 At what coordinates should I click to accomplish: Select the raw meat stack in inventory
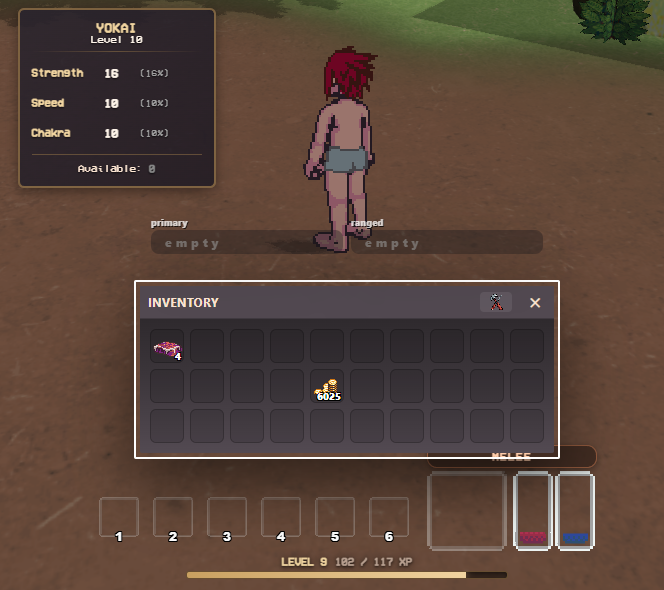click(166, 347)
